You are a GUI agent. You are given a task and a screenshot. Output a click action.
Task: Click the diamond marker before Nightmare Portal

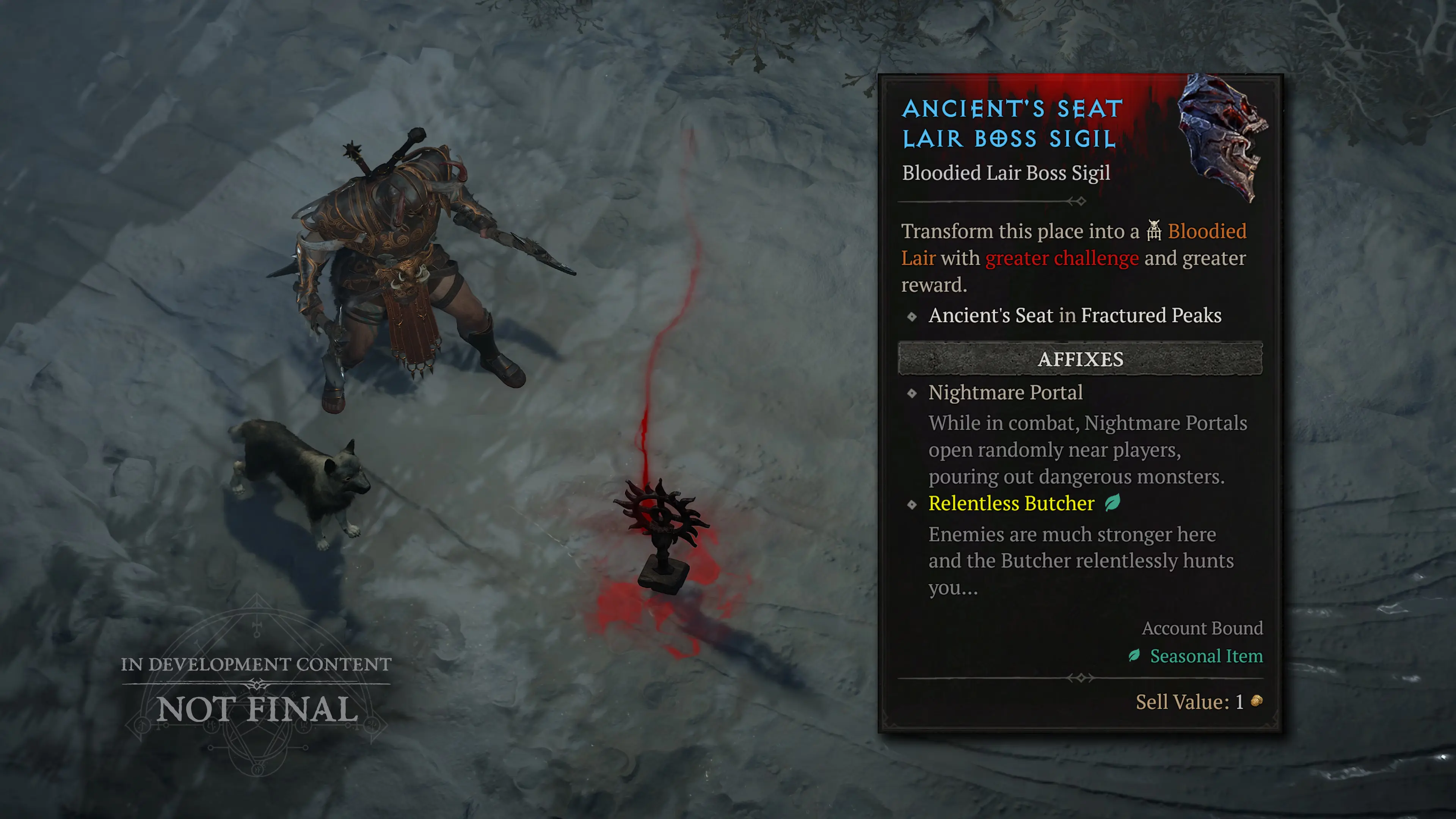[912, 394]
